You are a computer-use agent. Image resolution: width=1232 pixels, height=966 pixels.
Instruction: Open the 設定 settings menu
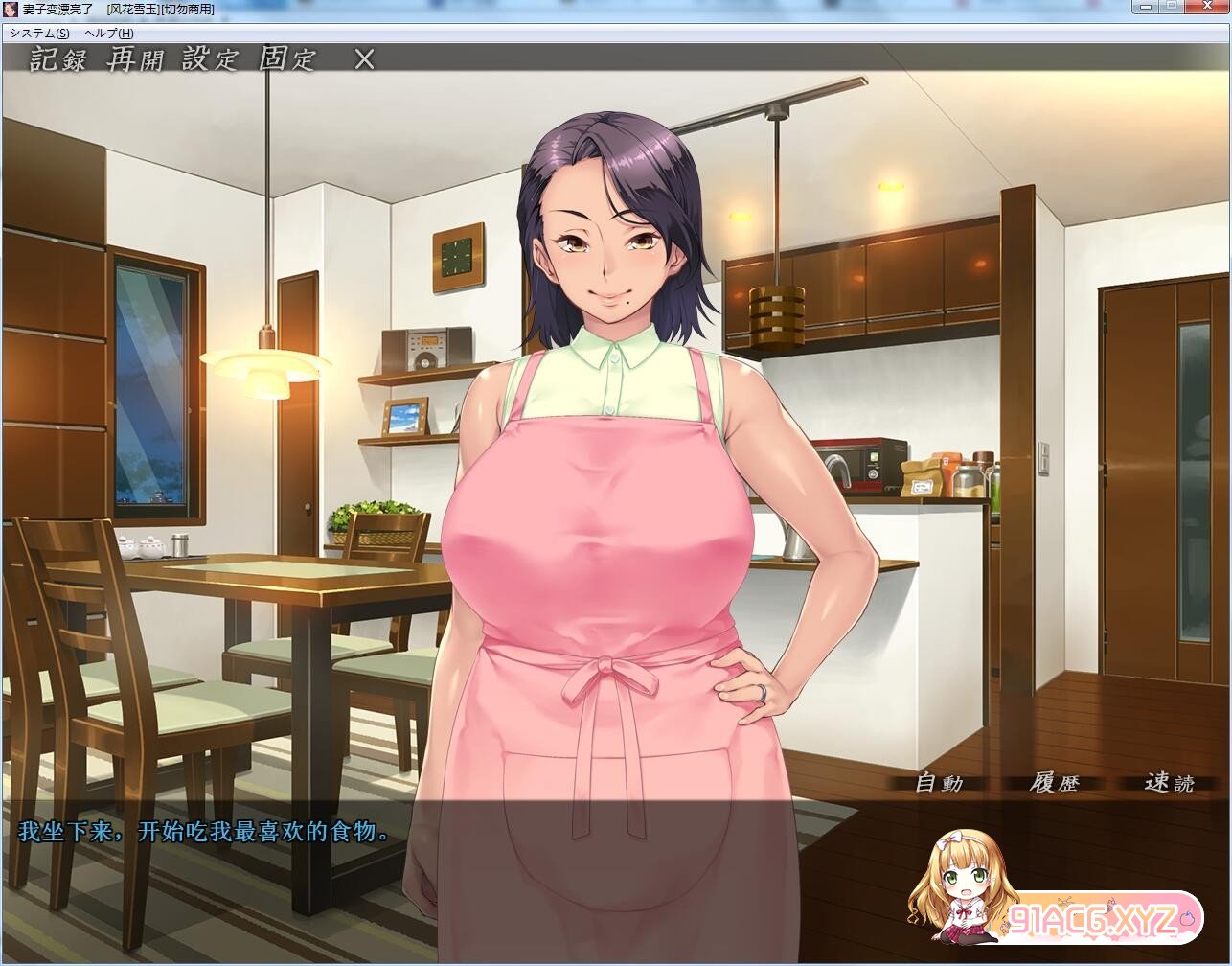210,59
